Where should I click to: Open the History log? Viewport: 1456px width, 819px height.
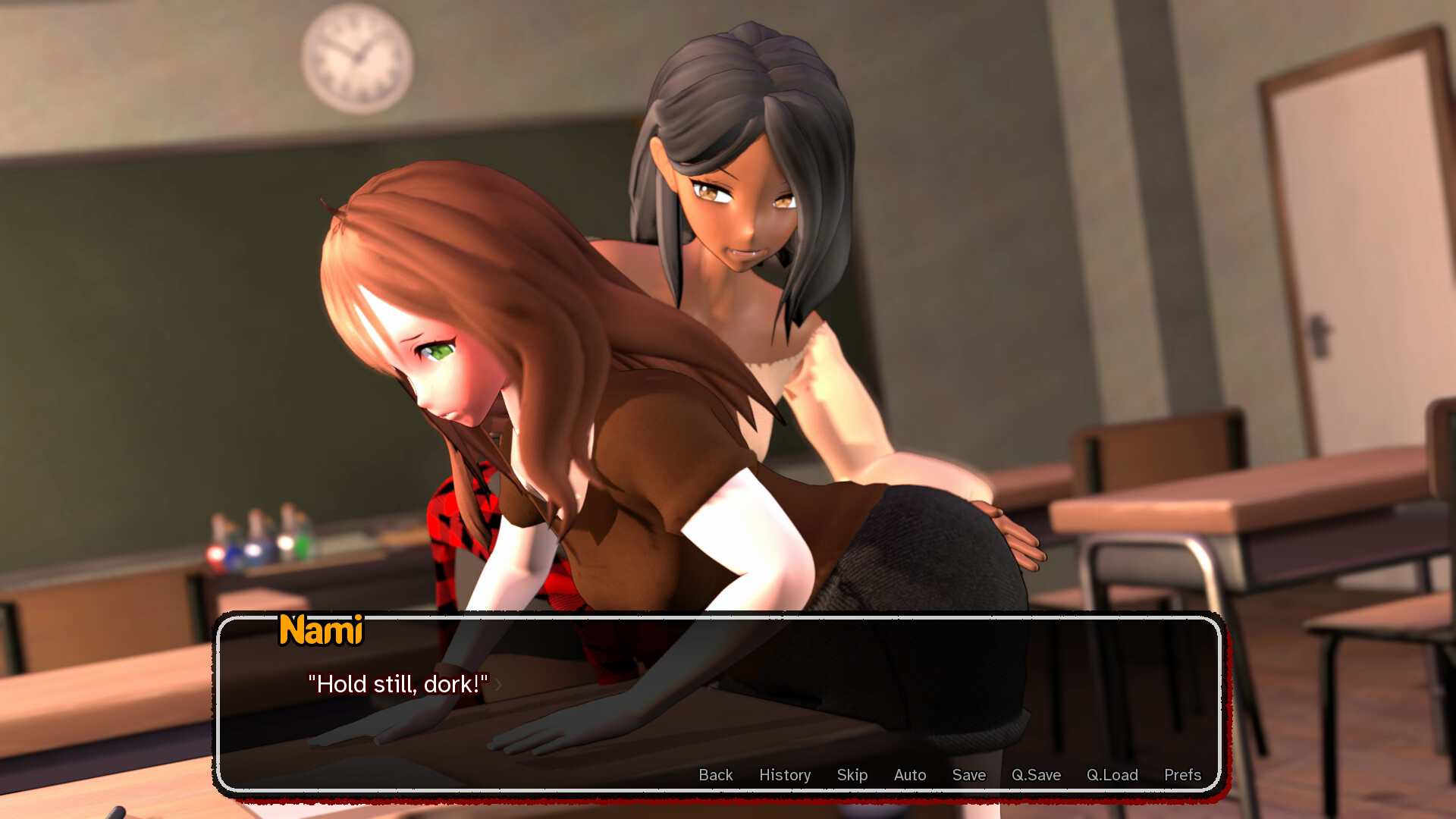tap(785, 775)
